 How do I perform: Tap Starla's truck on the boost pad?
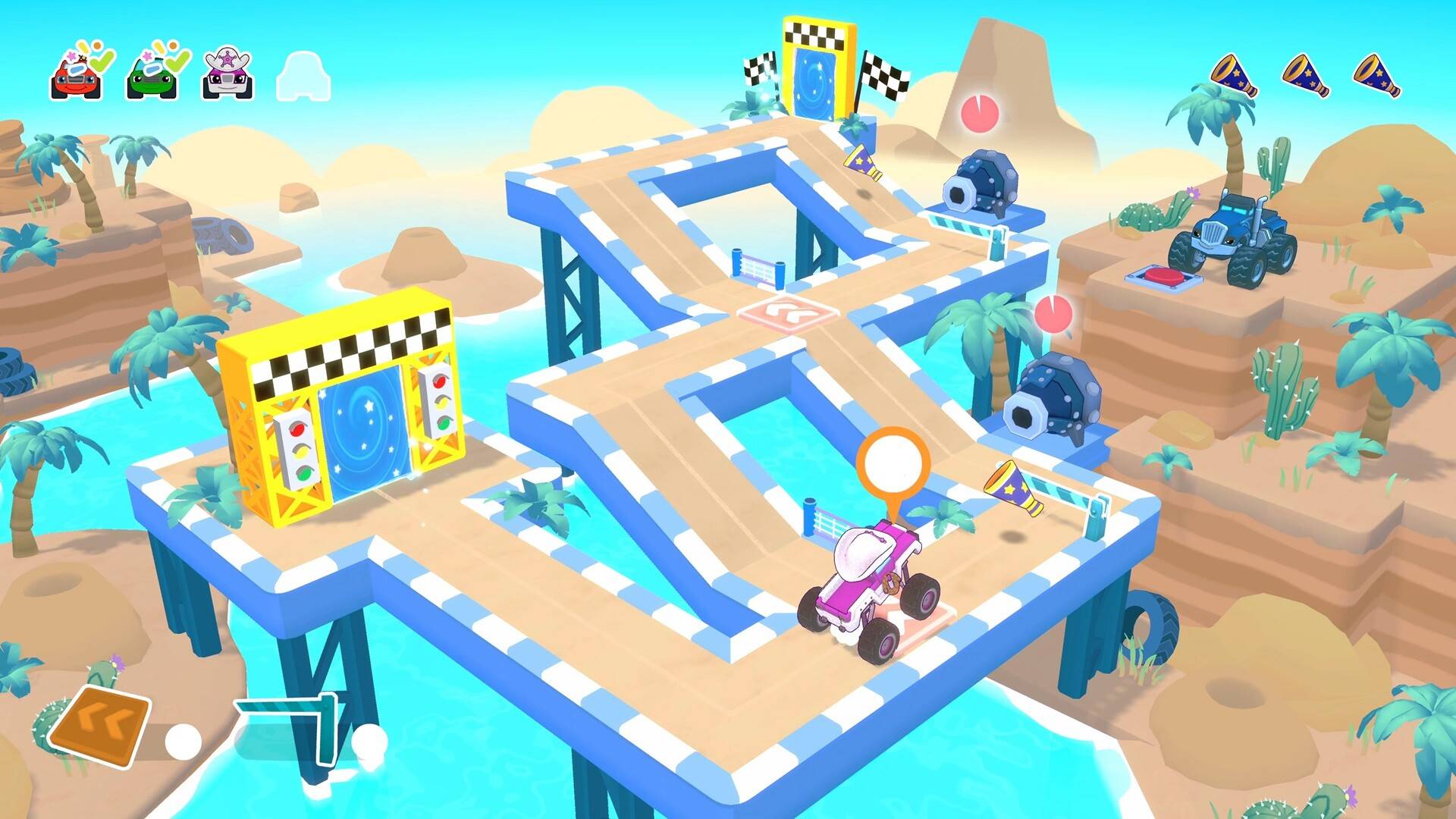[872, 591]
